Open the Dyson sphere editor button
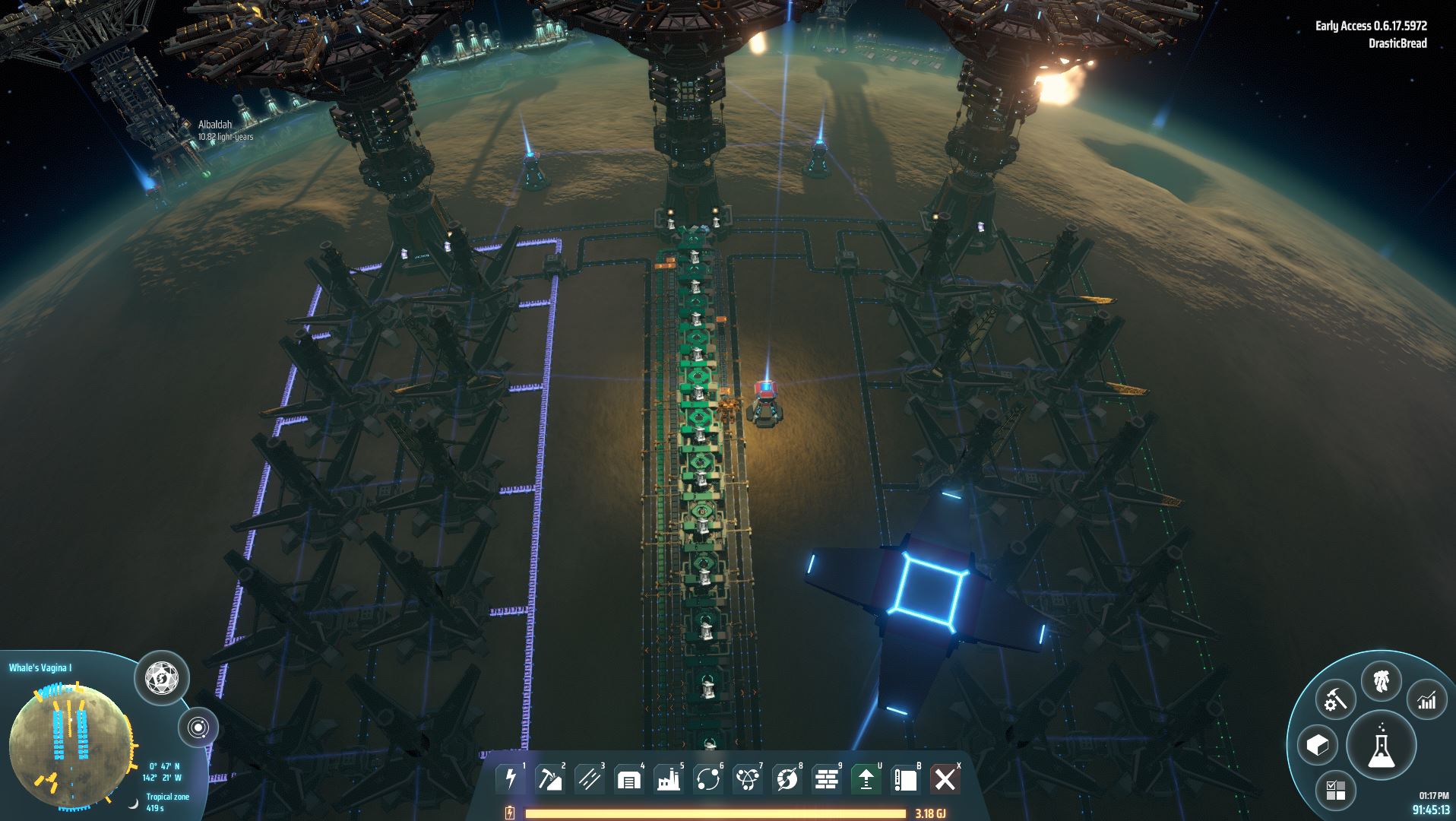Viewport: 1456px width, 821px height. click(x=161, y=677)
